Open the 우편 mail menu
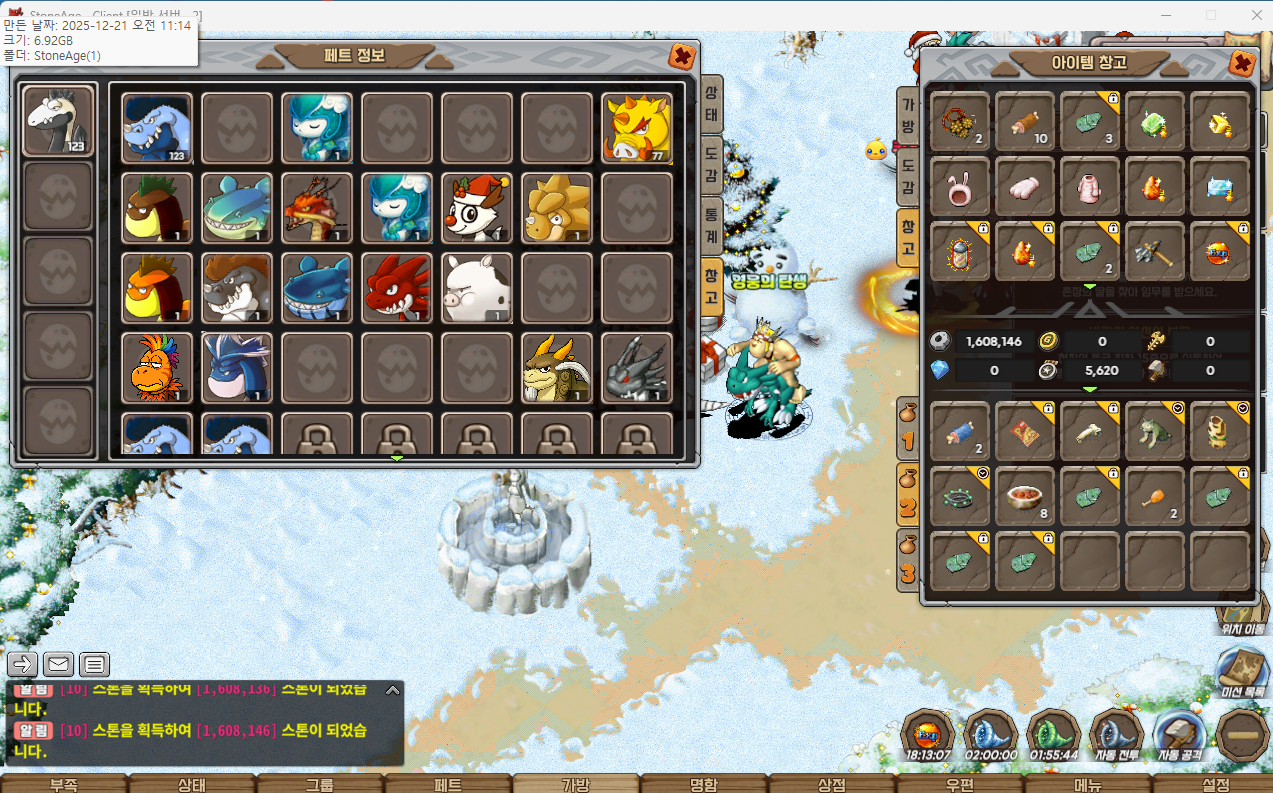The image size is (1273, 793). tap(959, 784)
